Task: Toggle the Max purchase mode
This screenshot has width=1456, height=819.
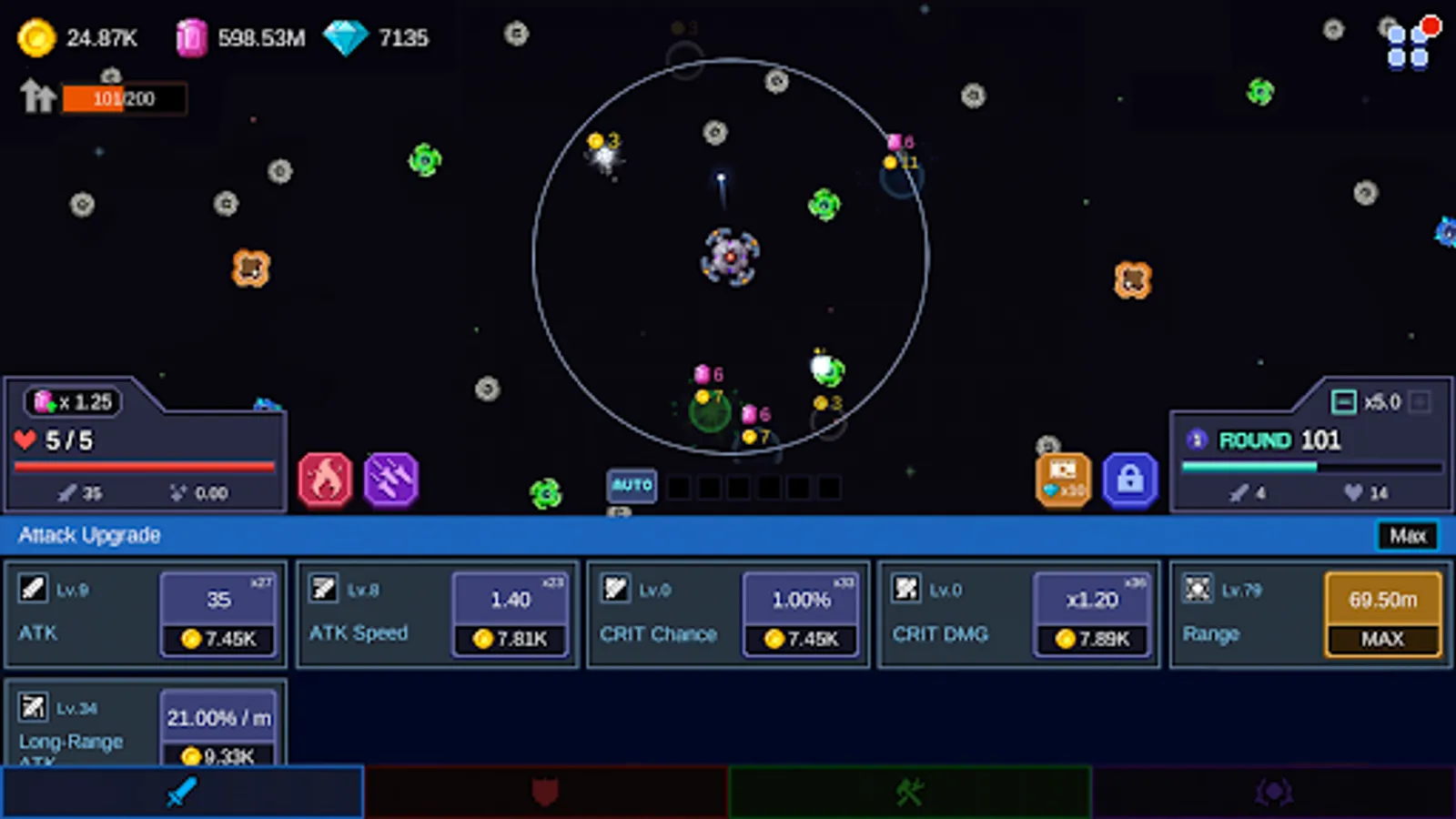Action: [1407, 536]
